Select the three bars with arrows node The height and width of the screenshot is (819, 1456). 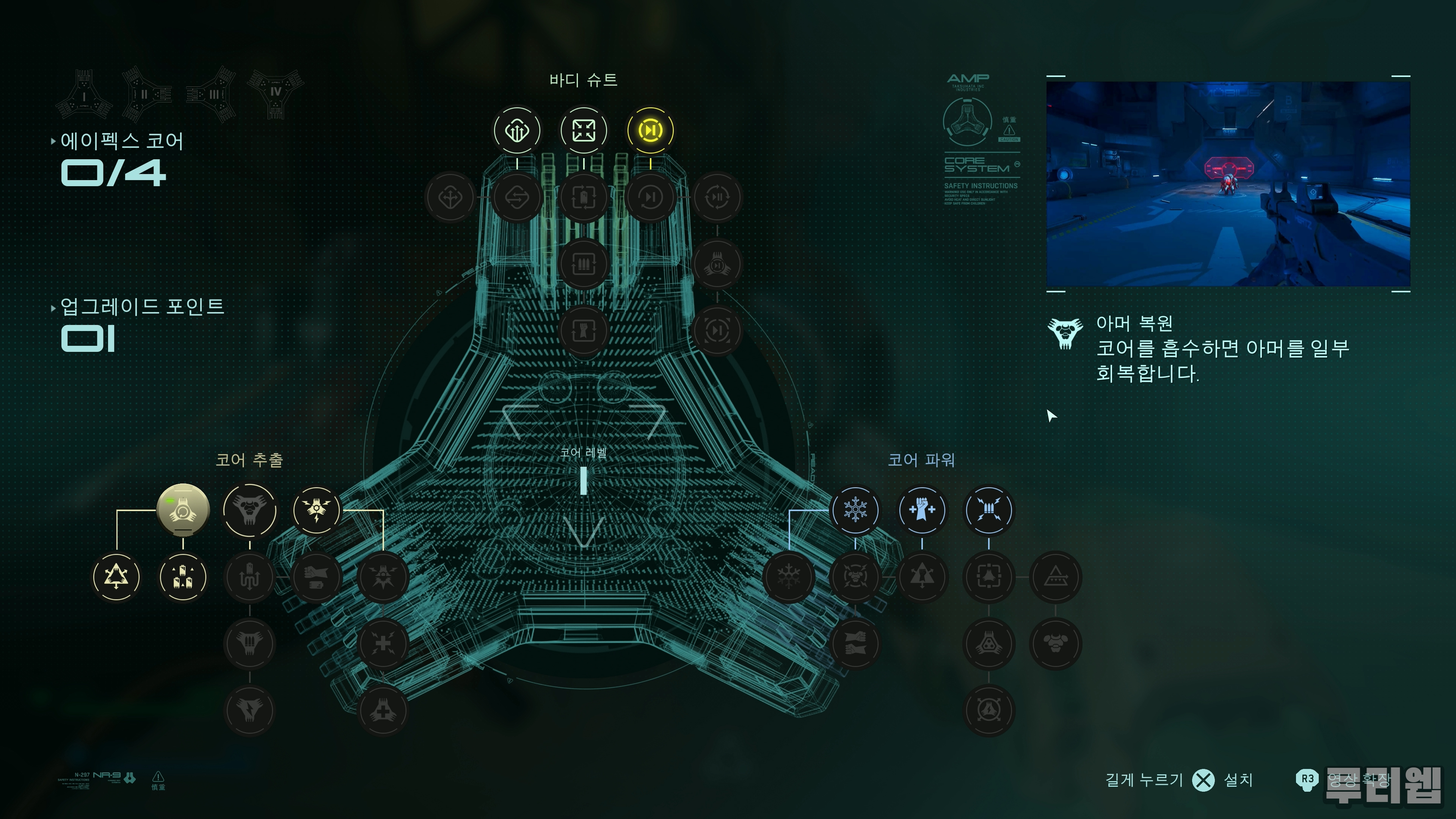(182, 577)
